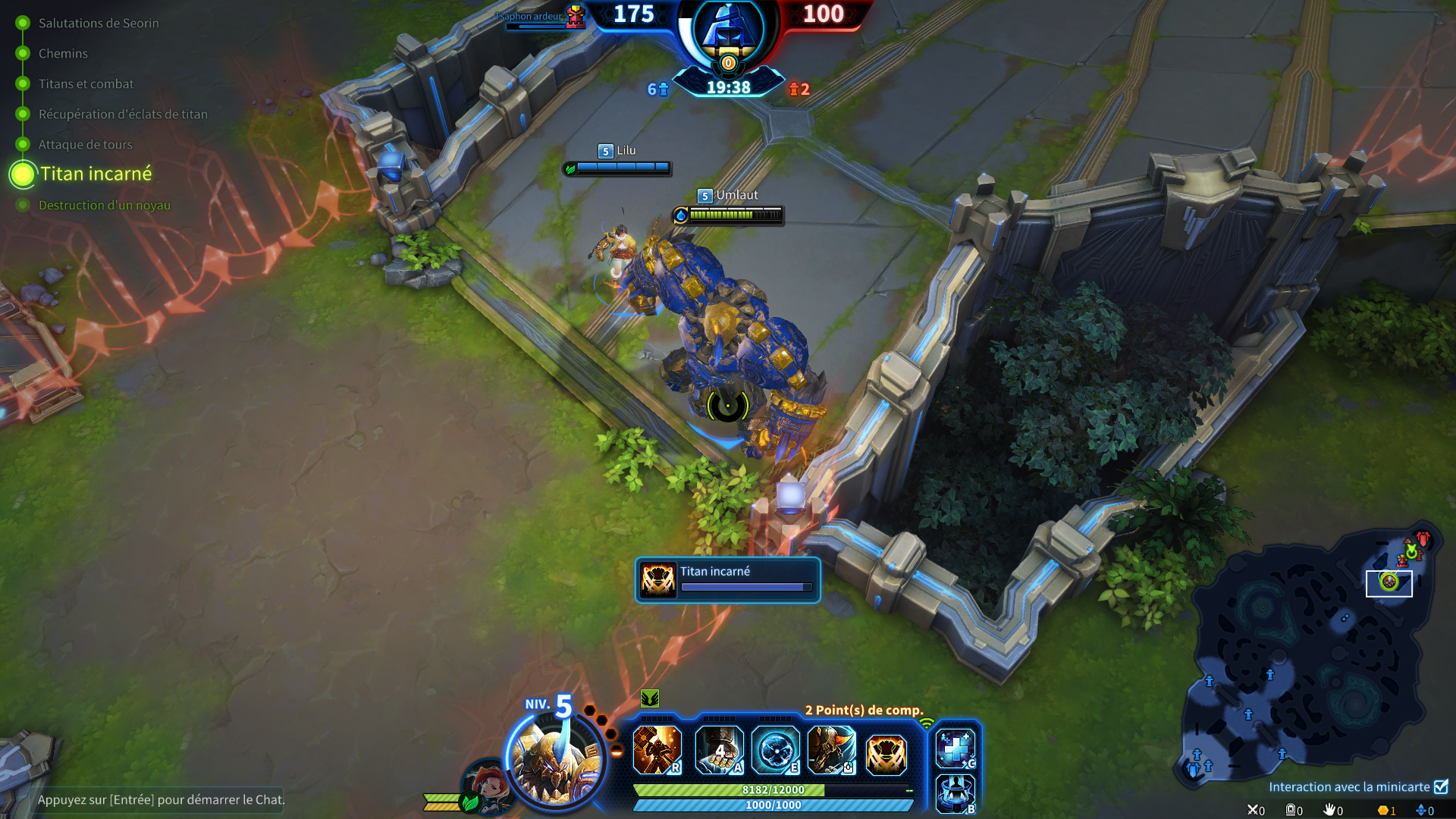The image size is (1456, 819).
Task: Click the green wings buff icon
Action: click(650, 698)
